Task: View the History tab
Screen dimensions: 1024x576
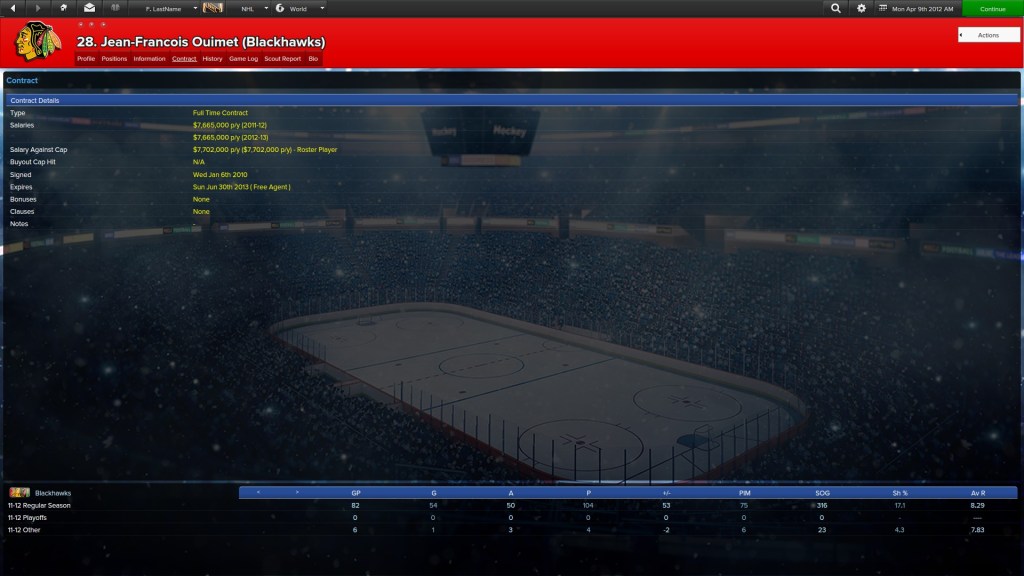Action: 212,59
